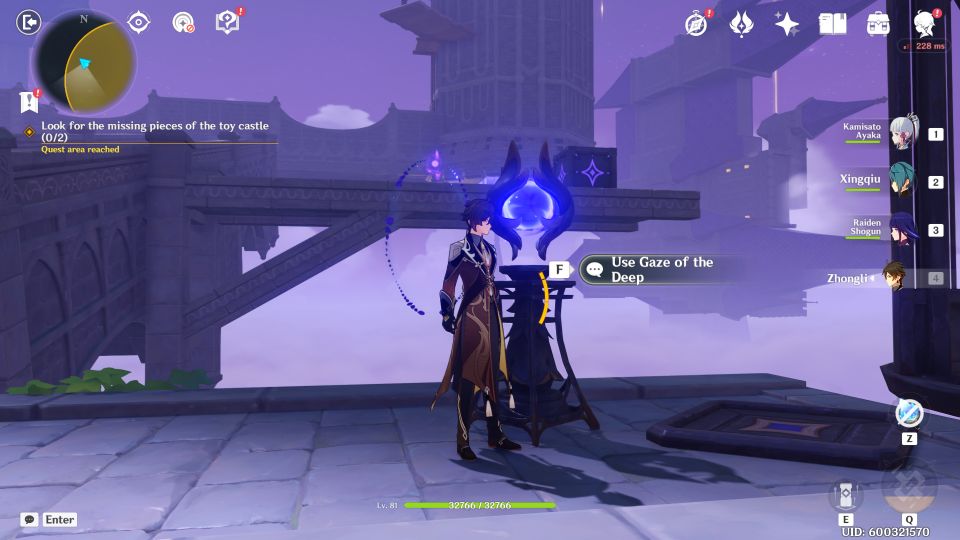Open the tutorial question-mark icon

click(227, 22)
